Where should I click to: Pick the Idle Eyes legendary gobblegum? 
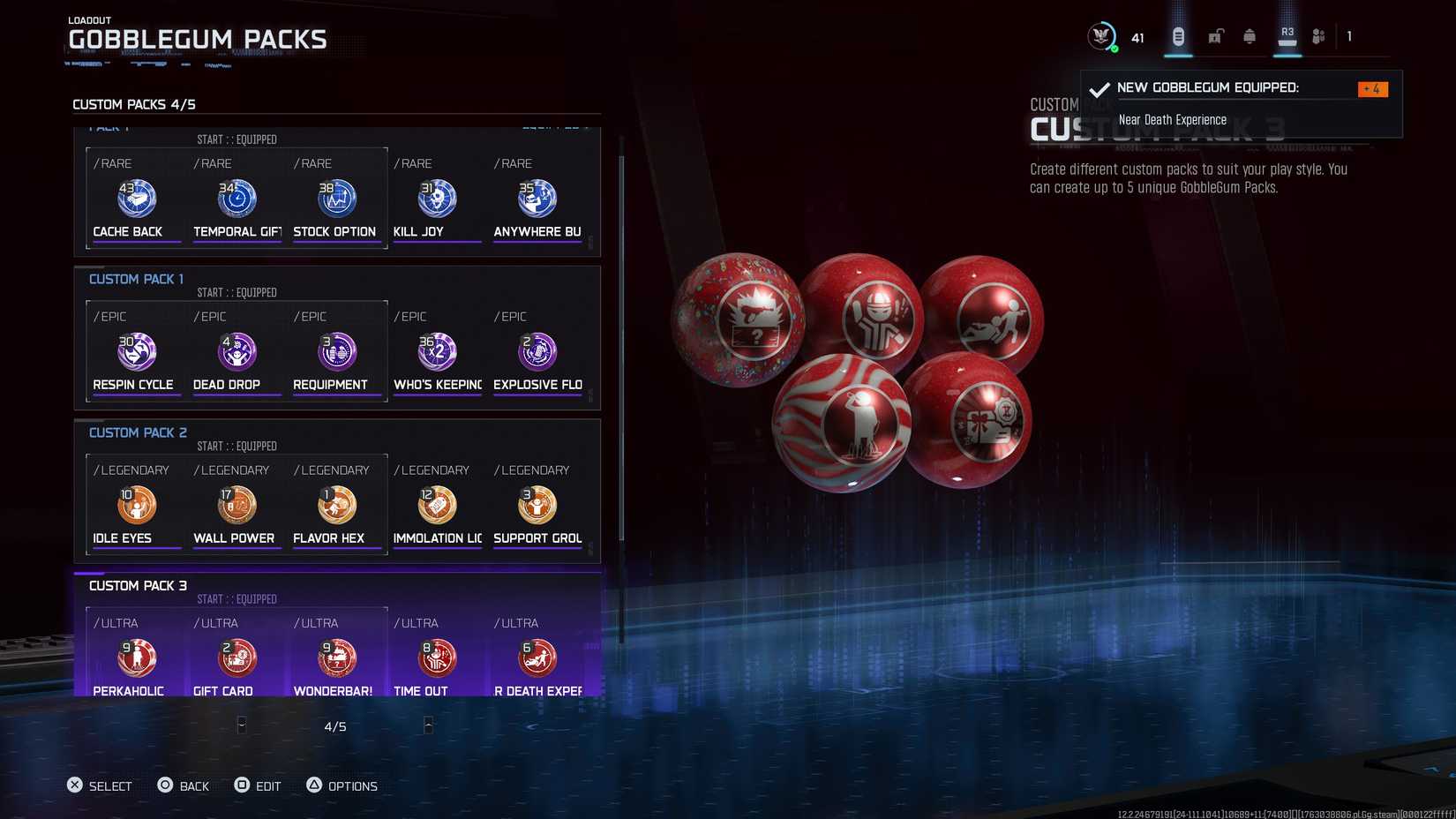(135, 505)
